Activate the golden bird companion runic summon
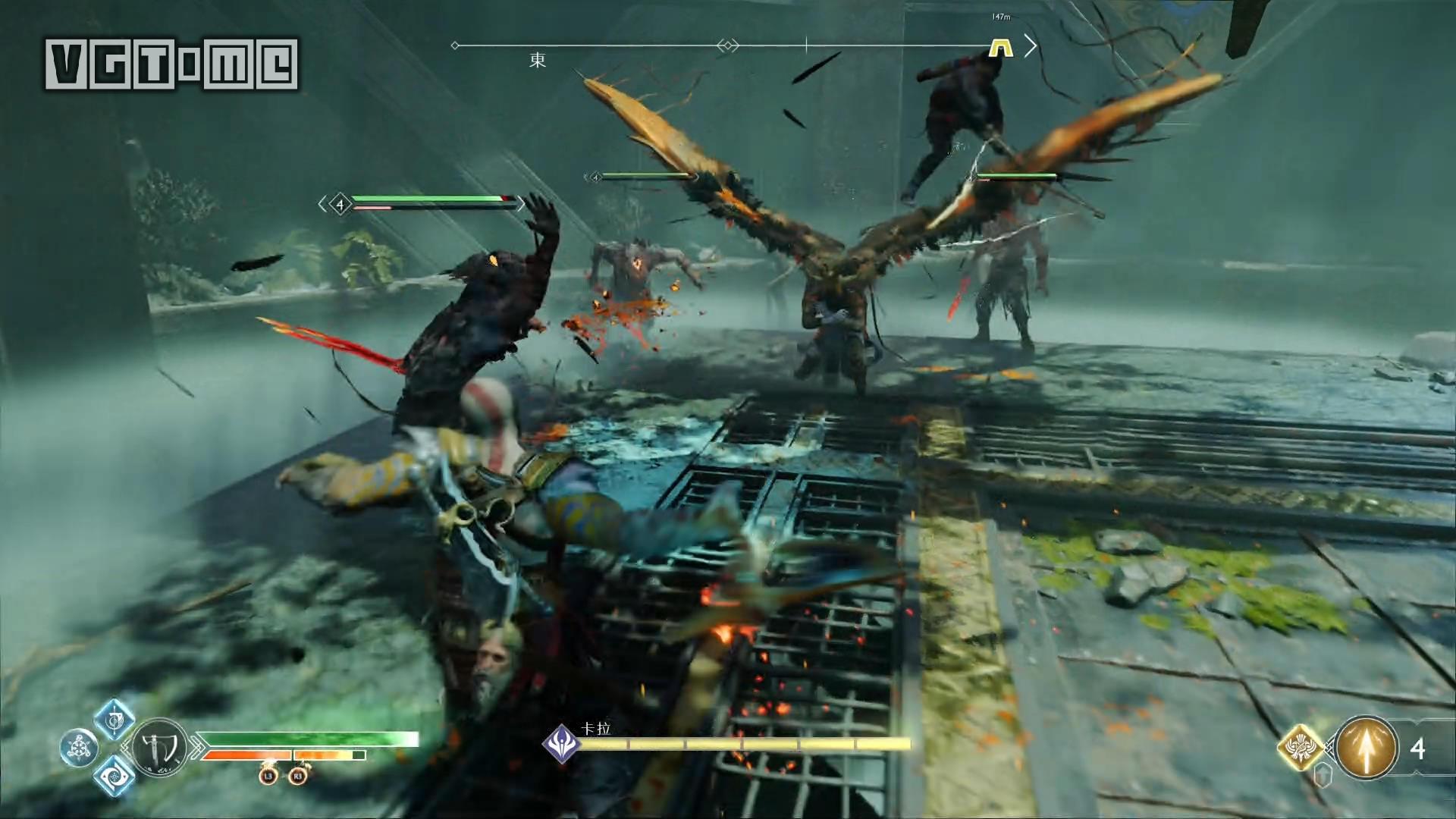The image size is (1456, 819). (x=1301, y=748)
